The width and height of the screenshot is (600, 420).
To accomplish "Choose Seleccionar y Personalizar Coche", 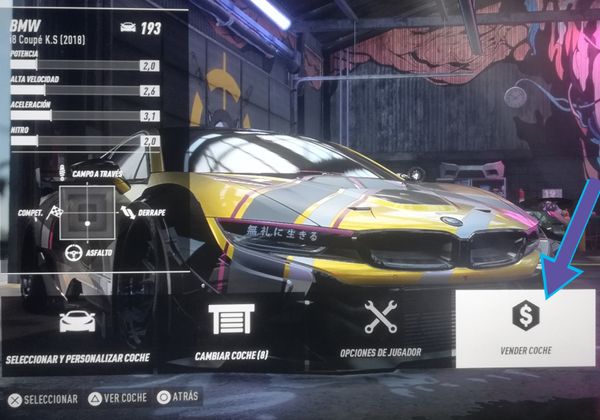I will (78, 332).
